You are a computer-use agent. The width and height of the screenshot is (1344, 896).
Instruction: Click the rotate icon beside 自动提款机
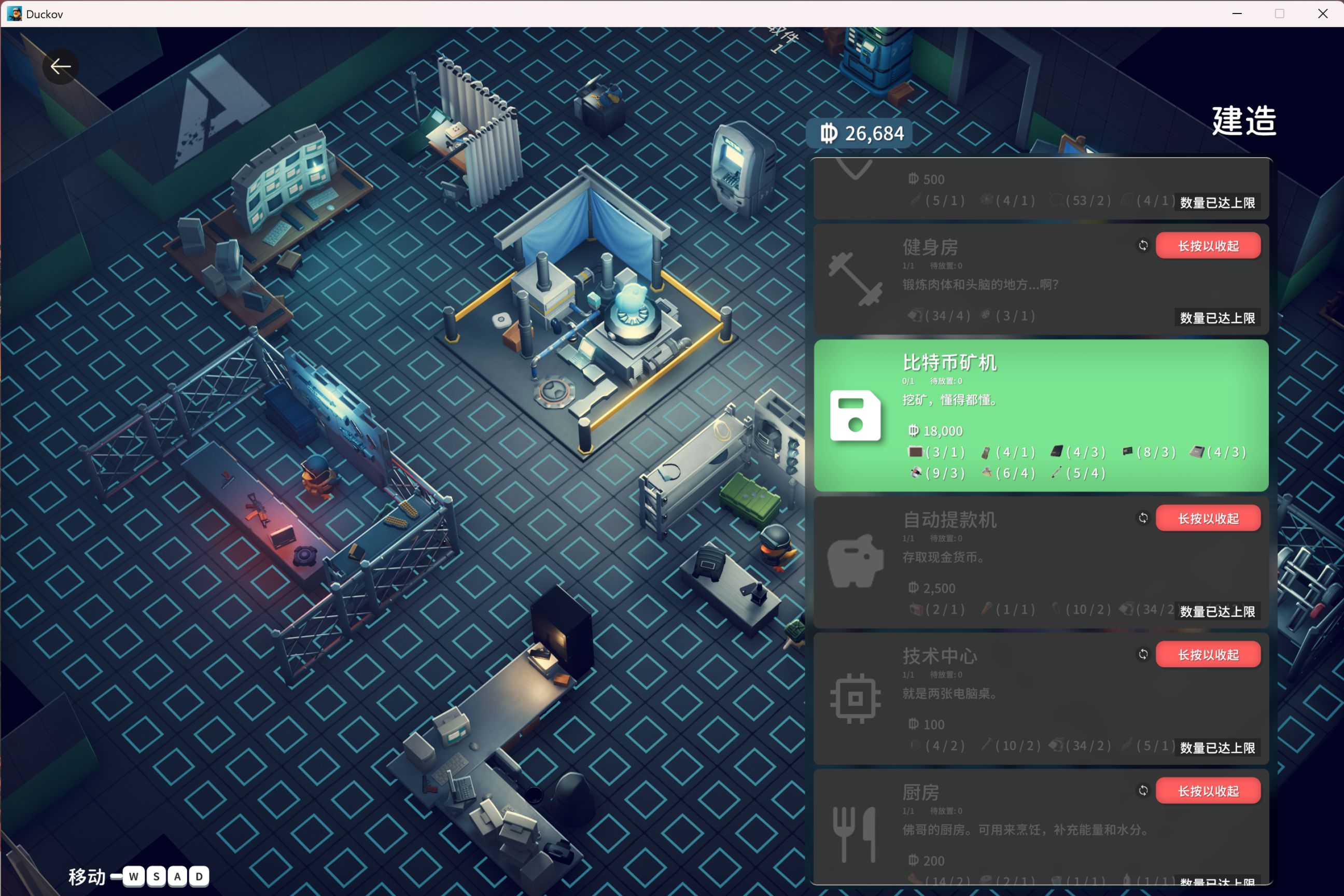point(1143,517)
